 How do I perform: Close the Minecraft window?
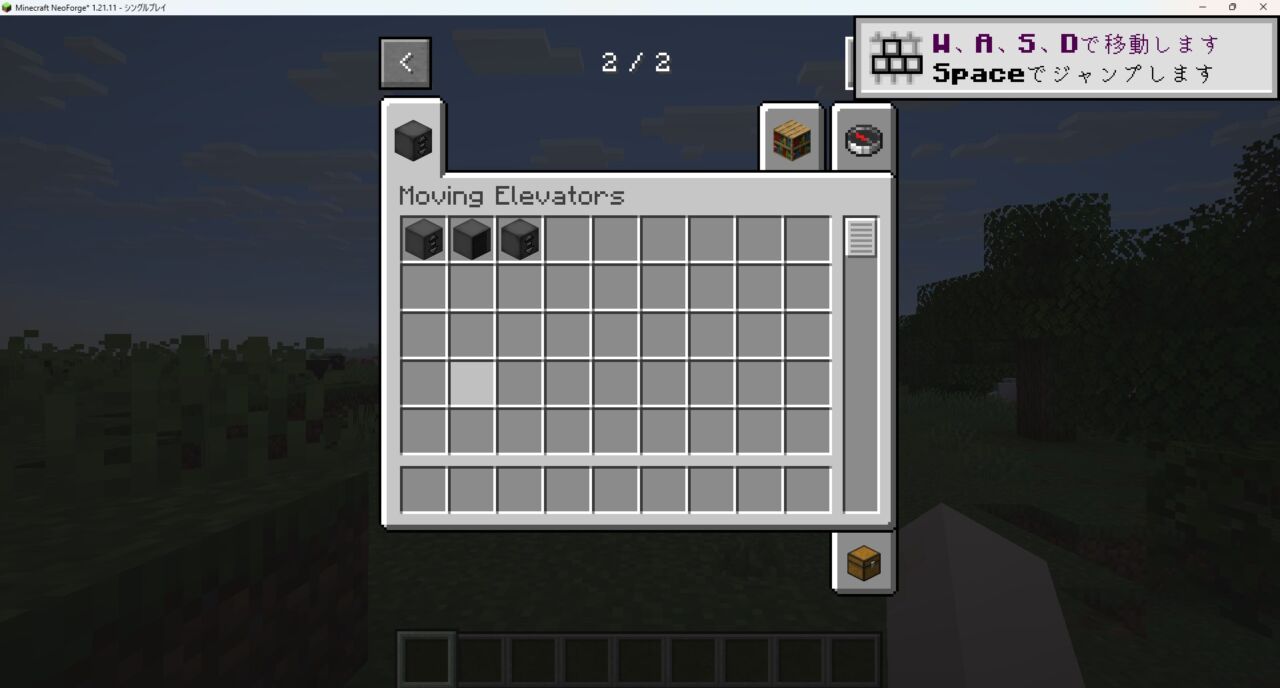(x=1262, y=7)
